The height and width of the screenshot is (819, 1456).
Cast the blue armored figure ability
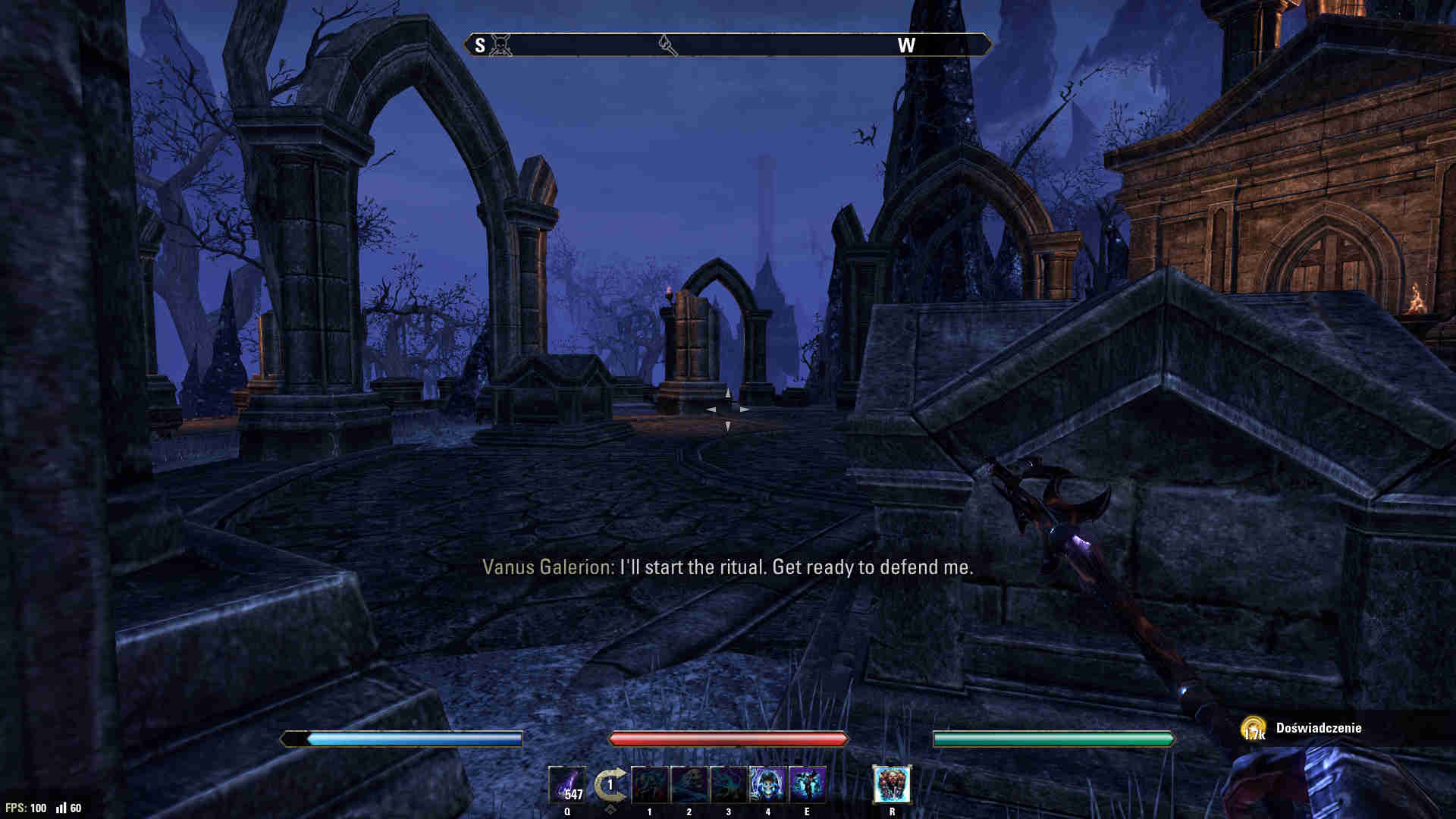[808, 785]
